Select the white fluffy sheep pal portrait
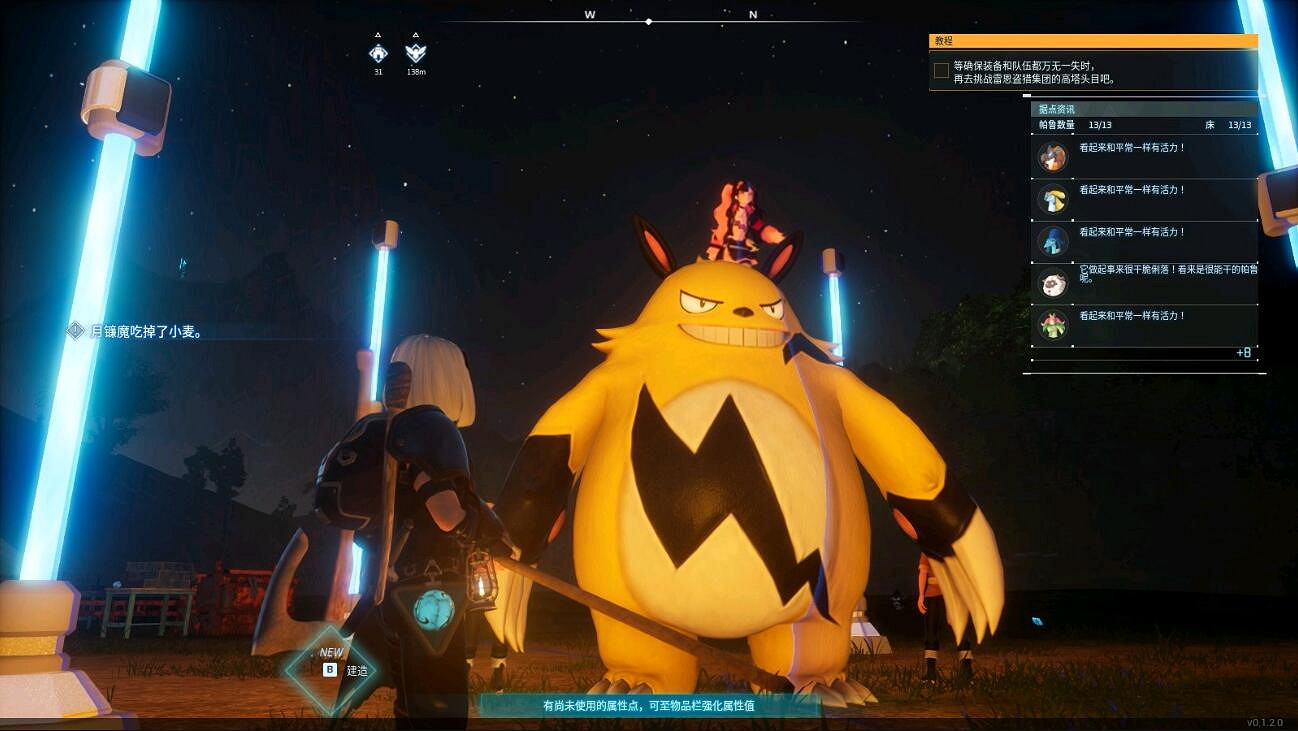Viewport: 1298px width, 731px height. tap(1052, 283)
